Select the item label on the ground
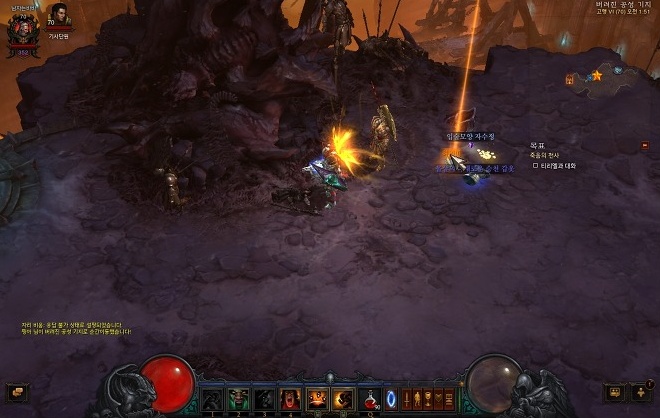The height and width of the screenshot is (418, 660). tap(470, 136)
